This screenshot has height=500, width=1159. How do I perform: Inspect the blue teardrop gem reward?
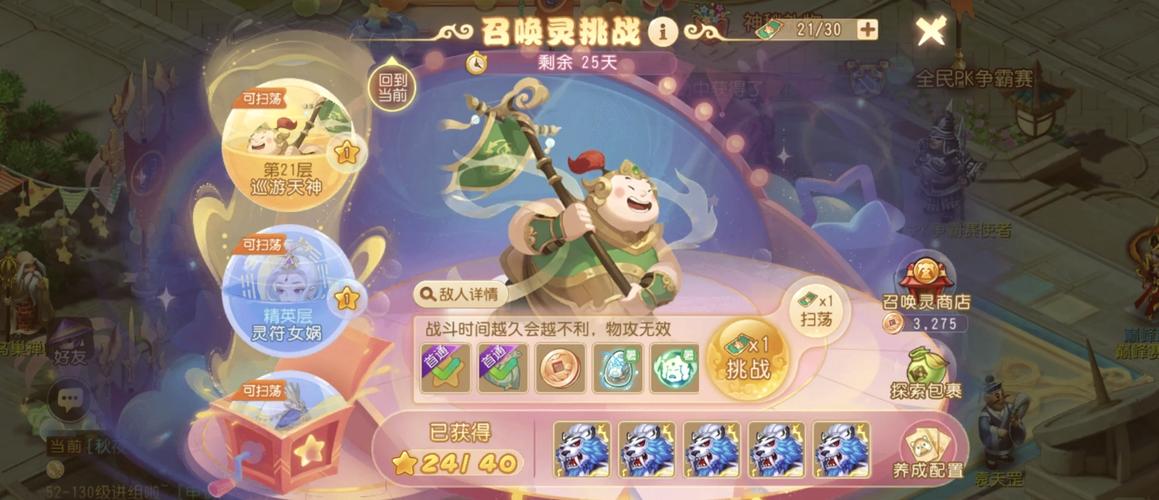click(617, 366)
